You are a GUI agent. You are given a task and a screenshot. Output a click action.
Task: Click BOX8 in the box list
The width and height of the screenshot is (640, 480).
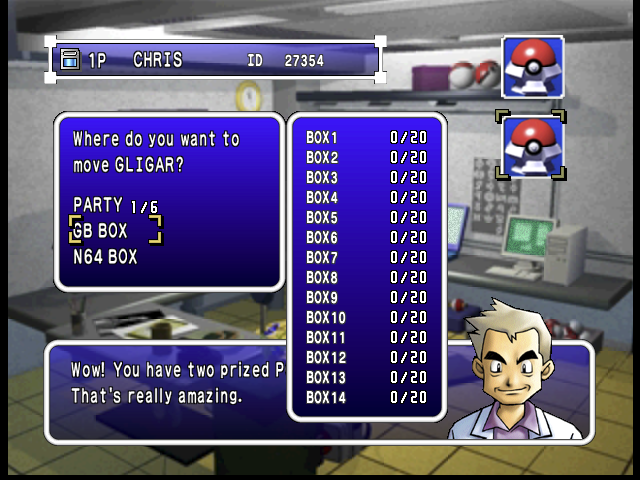point(366,277)
